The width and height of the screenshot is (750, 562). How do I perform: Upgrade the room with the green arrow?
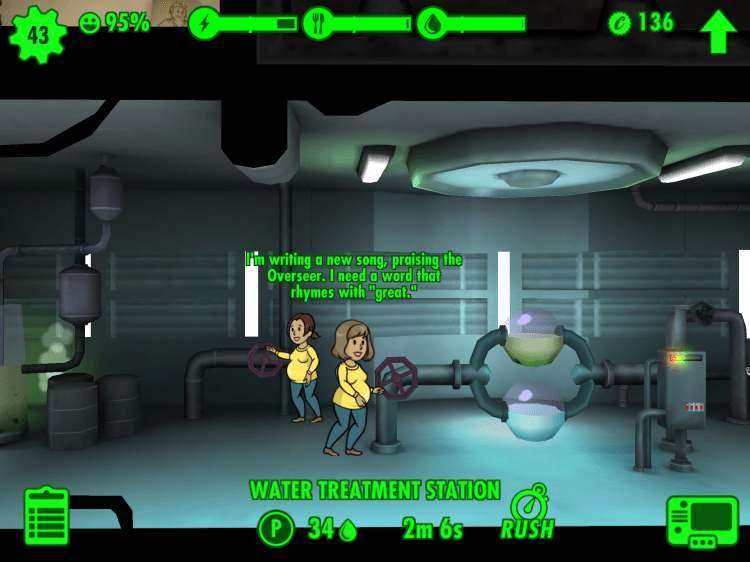[x=717, y=31]
